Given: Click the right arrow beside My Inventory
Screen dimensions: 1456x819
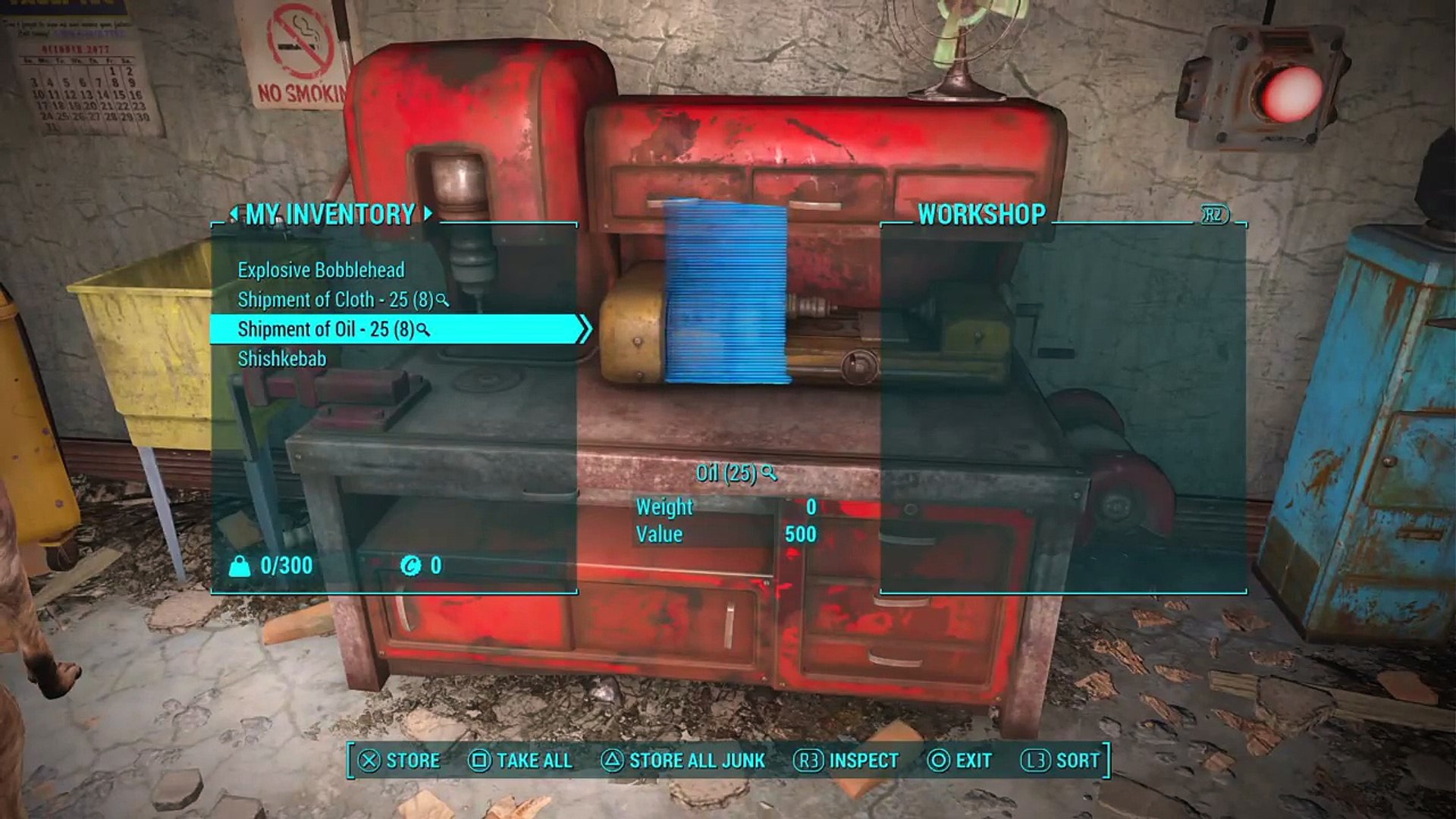Looking at the screenshot, I should [428, 214].
